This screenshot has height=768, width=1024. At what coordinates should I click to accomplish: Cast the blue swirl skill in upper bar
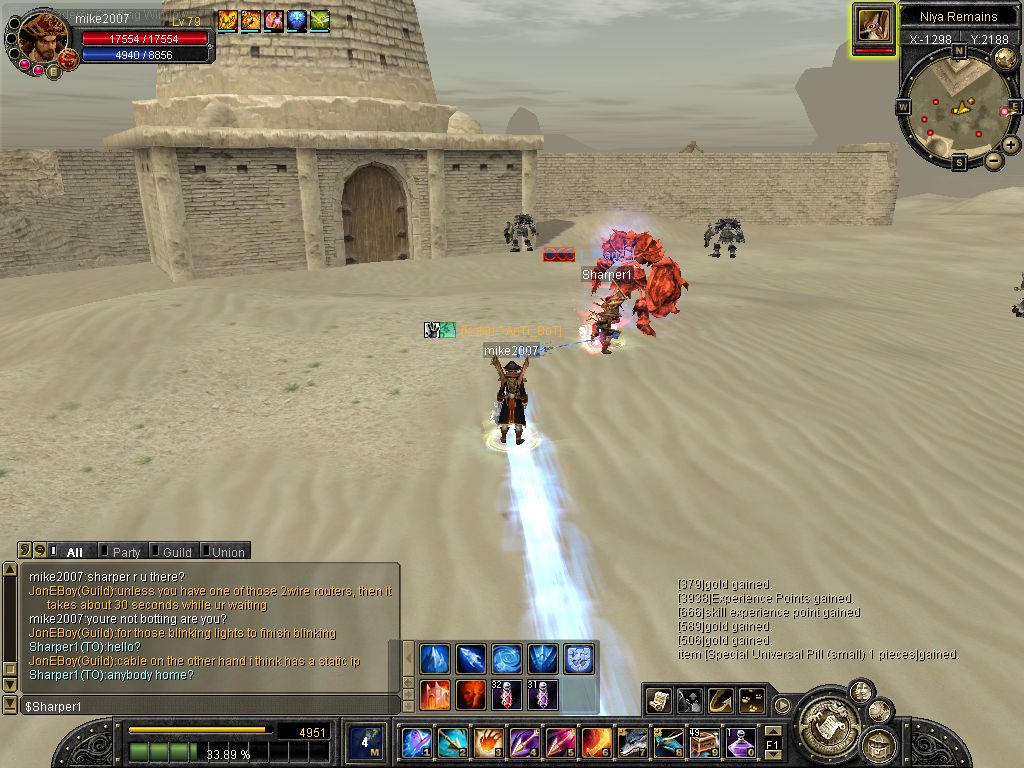tap(506, 658)
